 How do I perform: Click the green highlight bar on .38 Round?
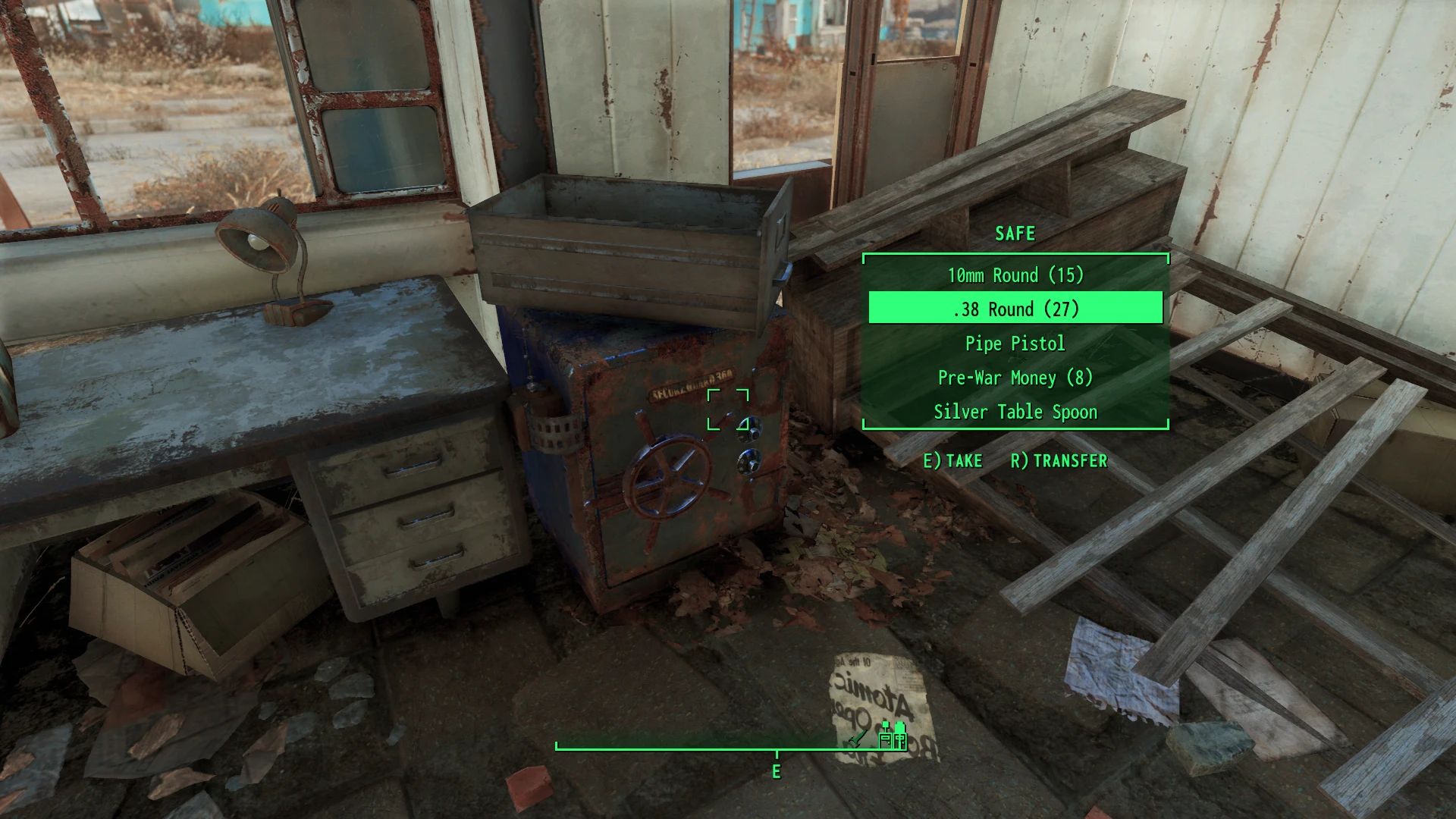1016,309
